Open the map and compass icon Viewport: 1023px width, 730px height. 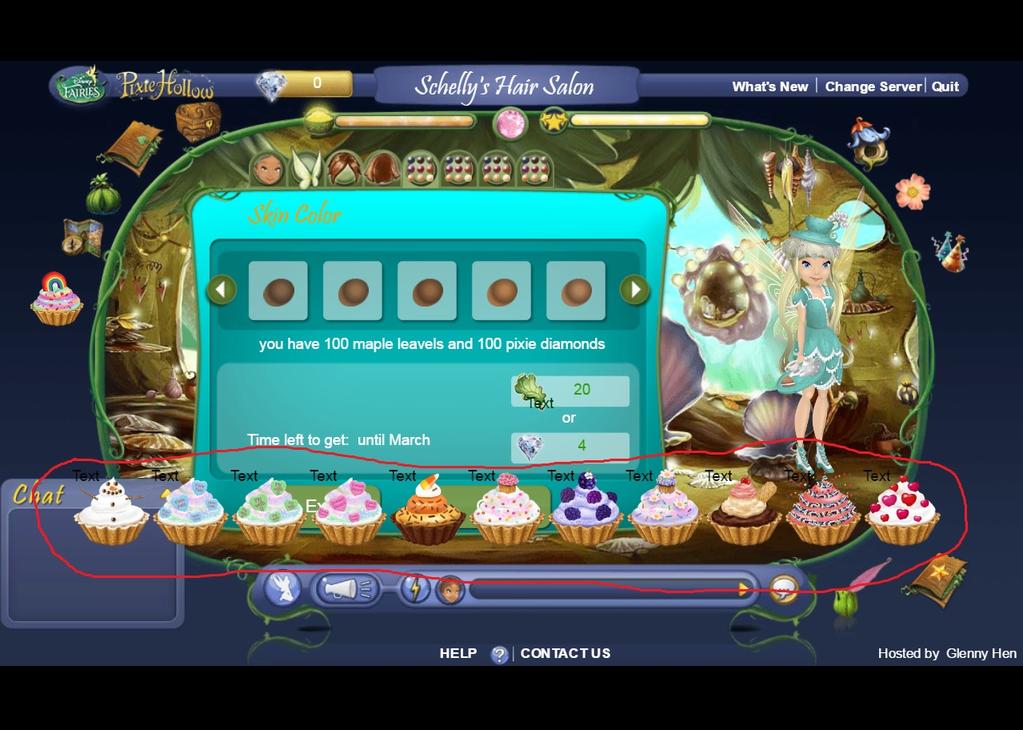82,236
